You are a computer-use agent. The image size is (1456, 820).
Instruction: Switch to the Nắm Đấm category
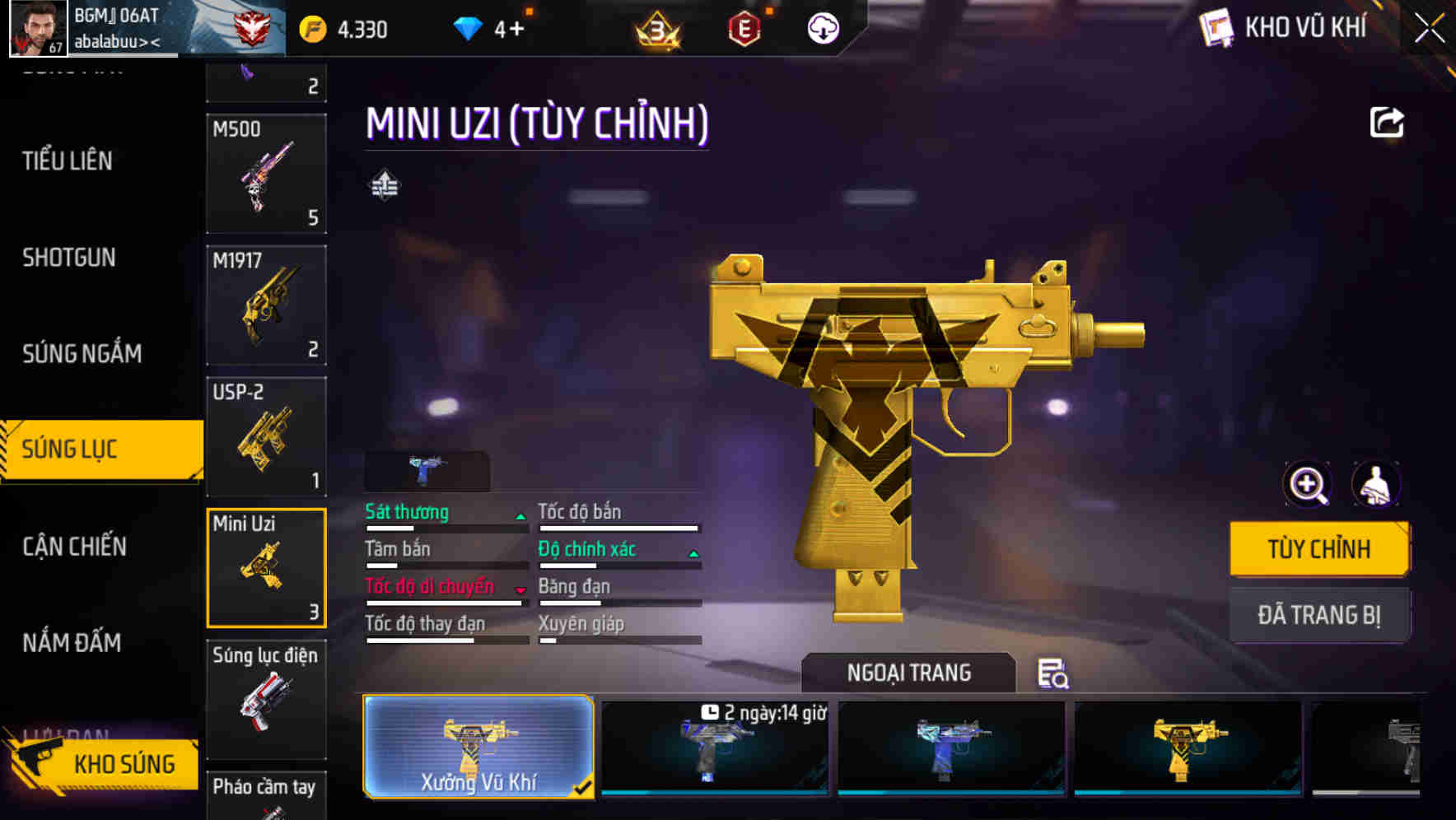click(72, 642)
